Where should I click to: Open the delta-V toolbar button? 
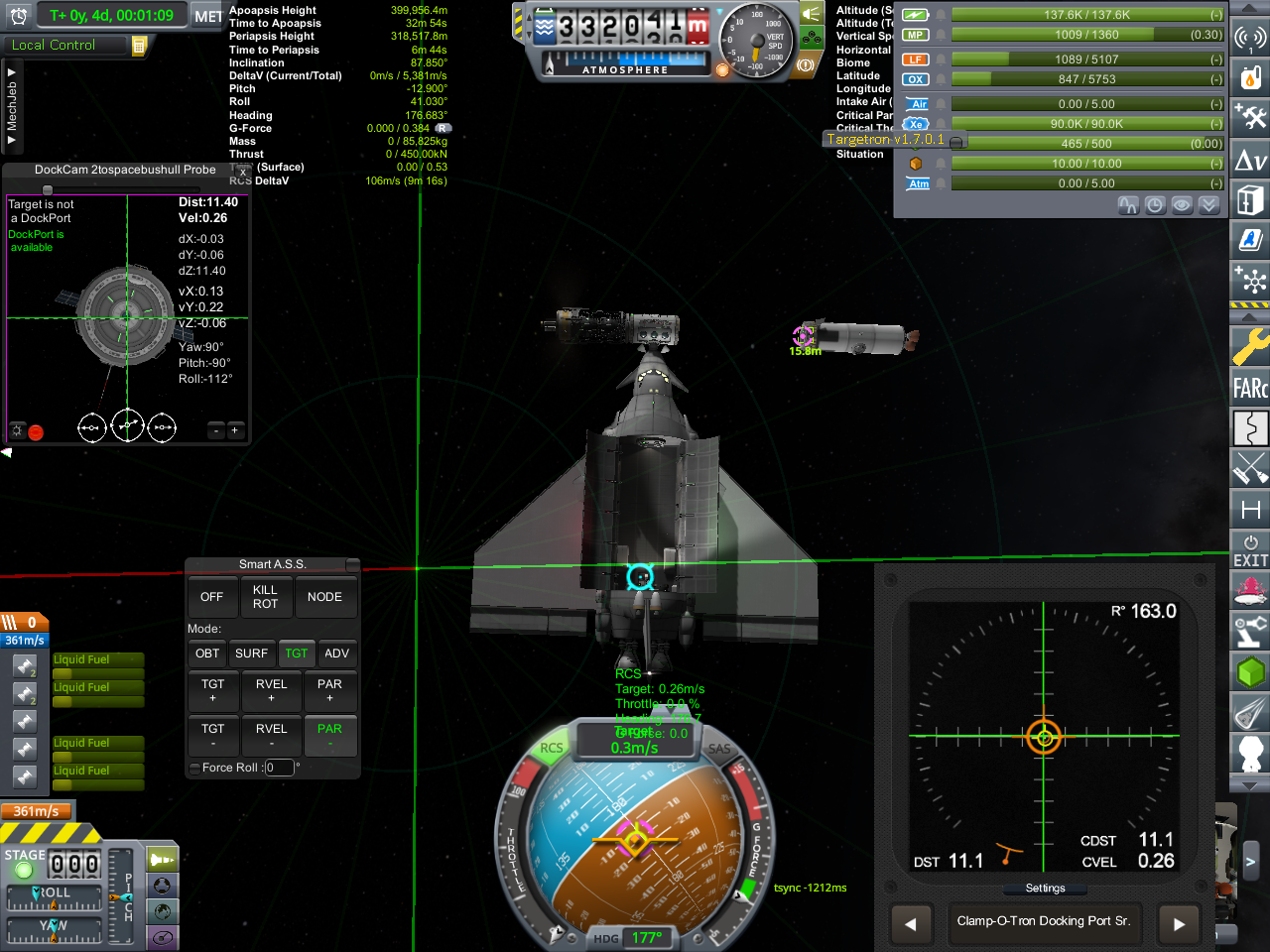click(x=1250, y=160)
